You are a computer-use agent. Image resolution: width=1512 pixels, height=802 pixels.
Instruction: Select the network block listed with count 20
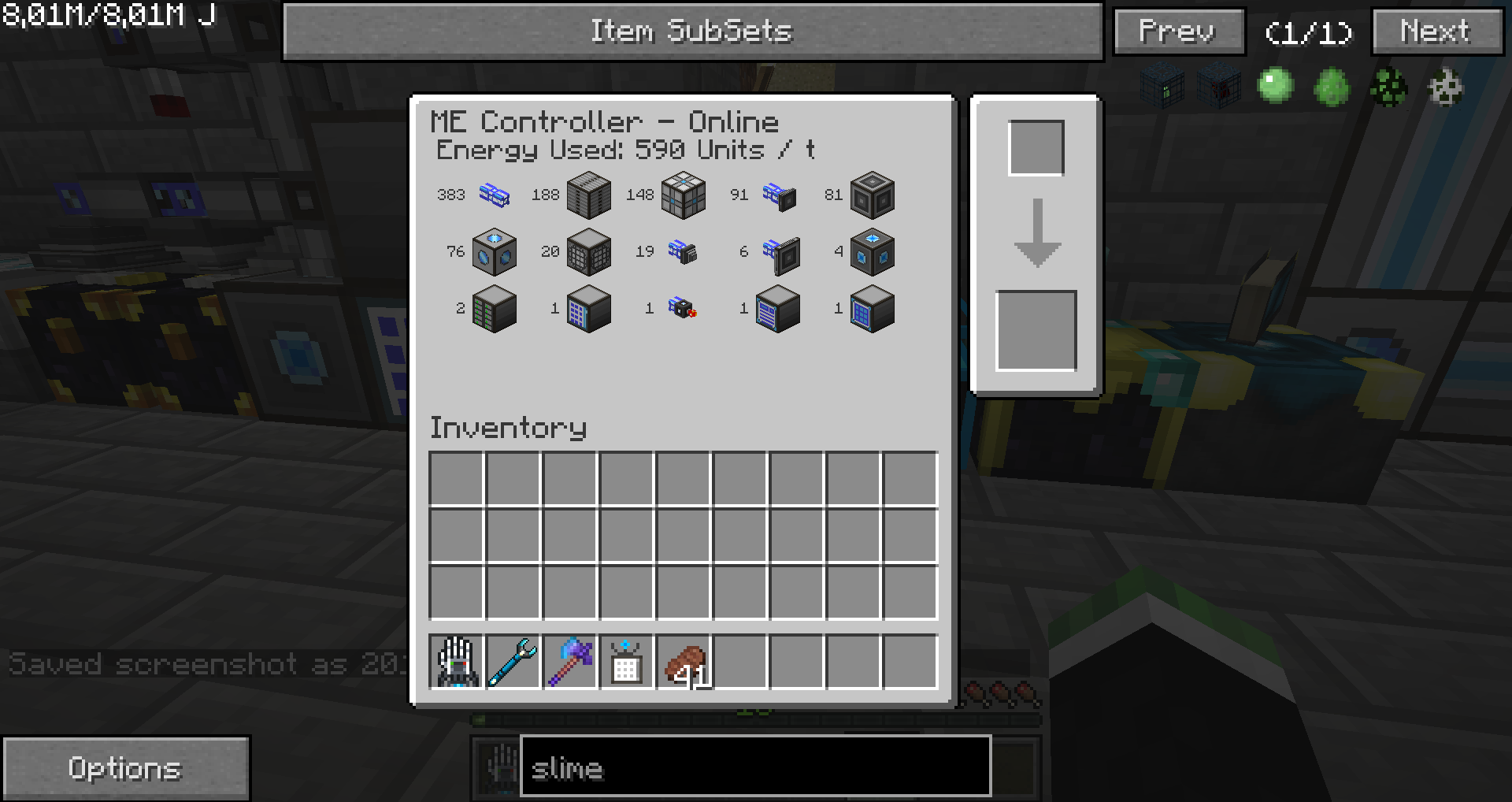coord(588,252)
